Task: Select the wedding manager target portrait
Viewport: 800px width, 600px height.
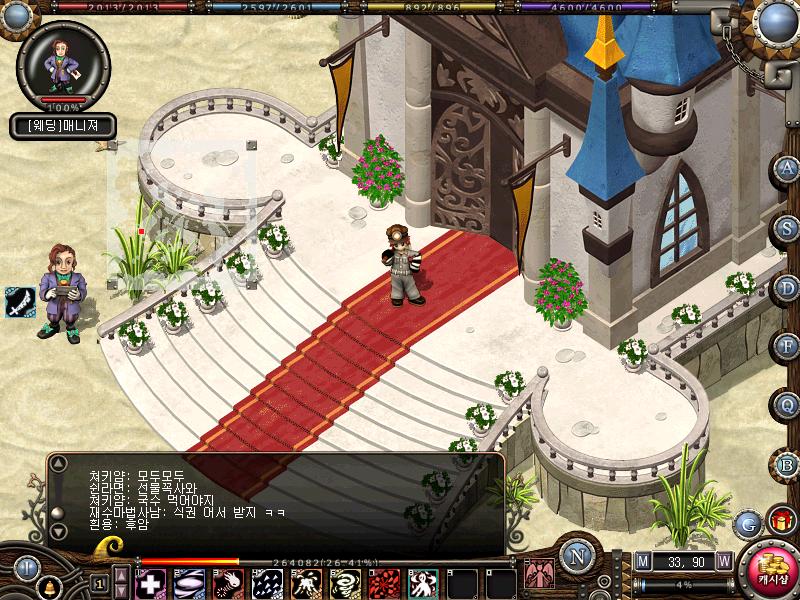Action: (65, 62)
